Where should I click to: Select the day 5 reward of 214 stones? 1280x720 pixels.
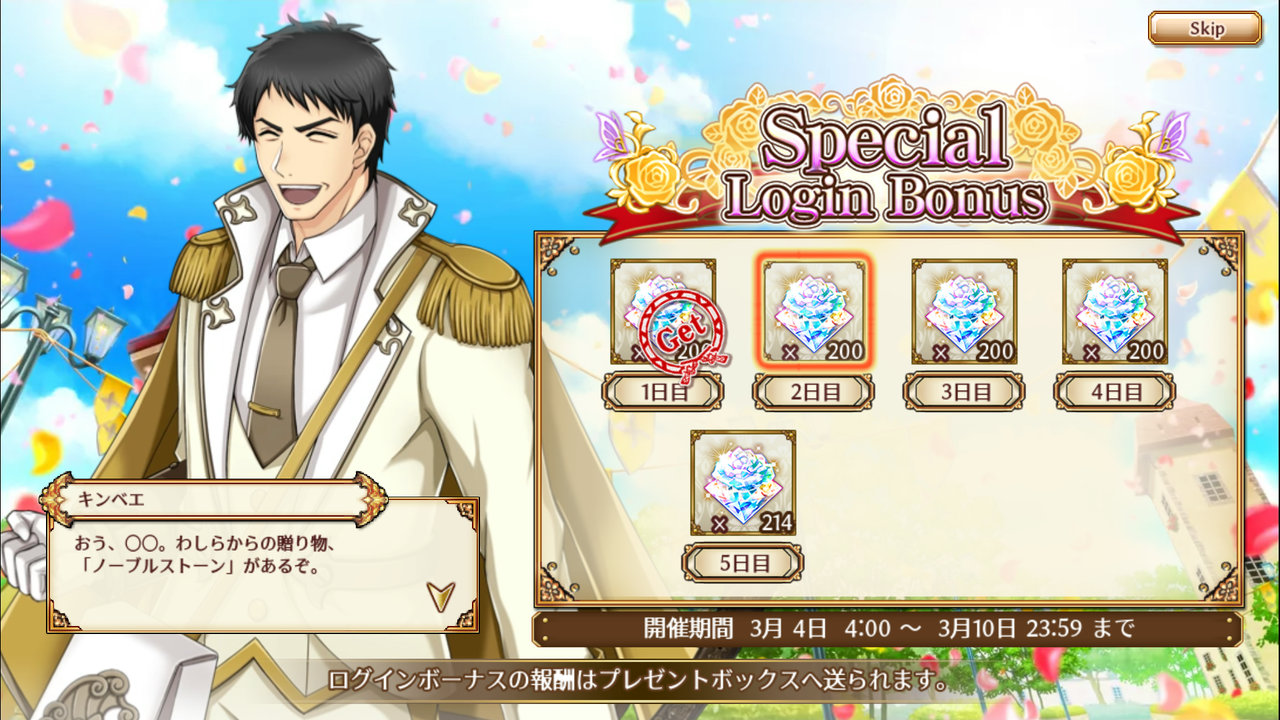click(x=743, y=482)
